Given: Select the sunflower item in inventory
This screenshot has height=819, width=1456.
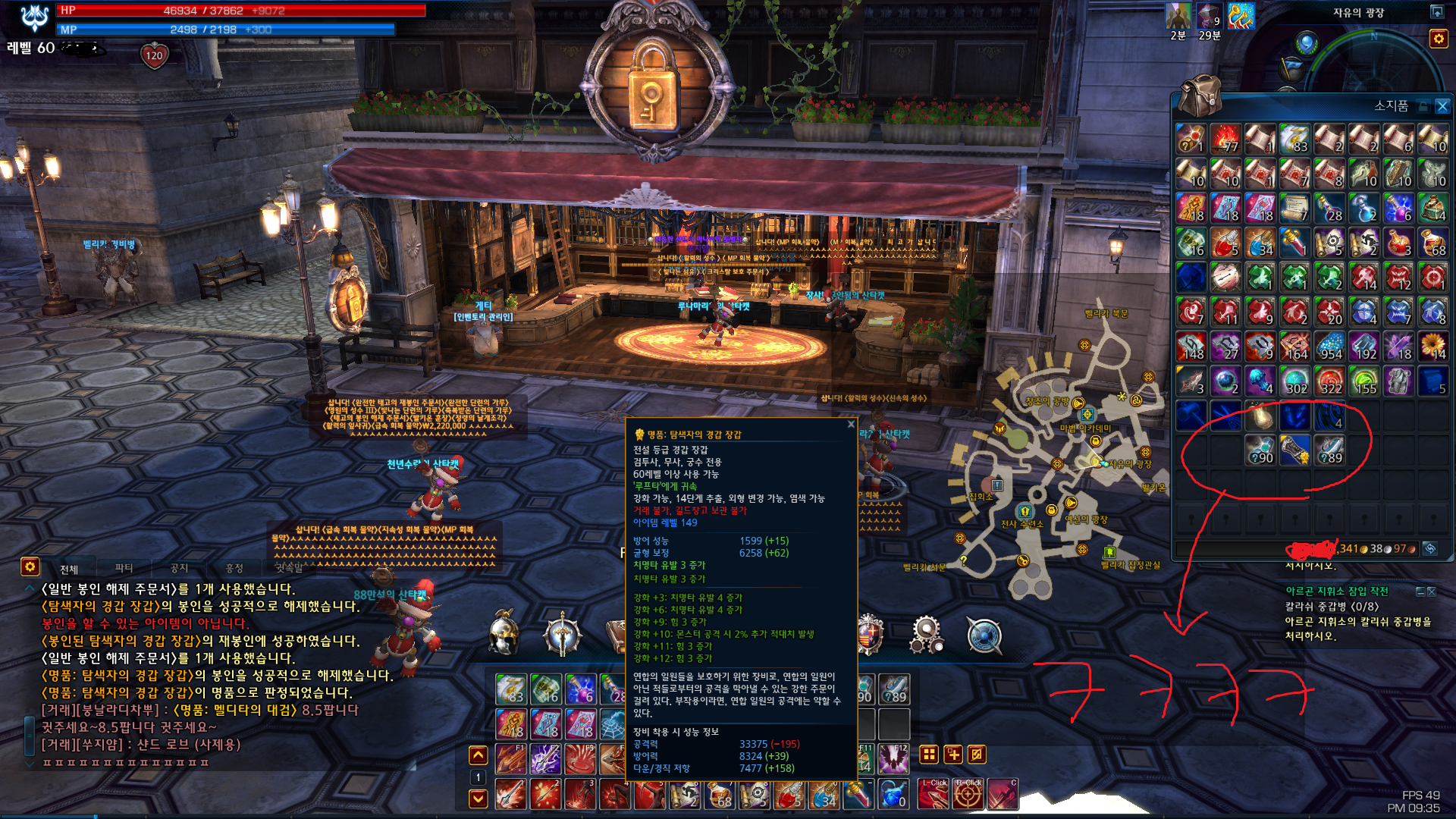Looking at the screenshot, I should tap(1432, 346).
